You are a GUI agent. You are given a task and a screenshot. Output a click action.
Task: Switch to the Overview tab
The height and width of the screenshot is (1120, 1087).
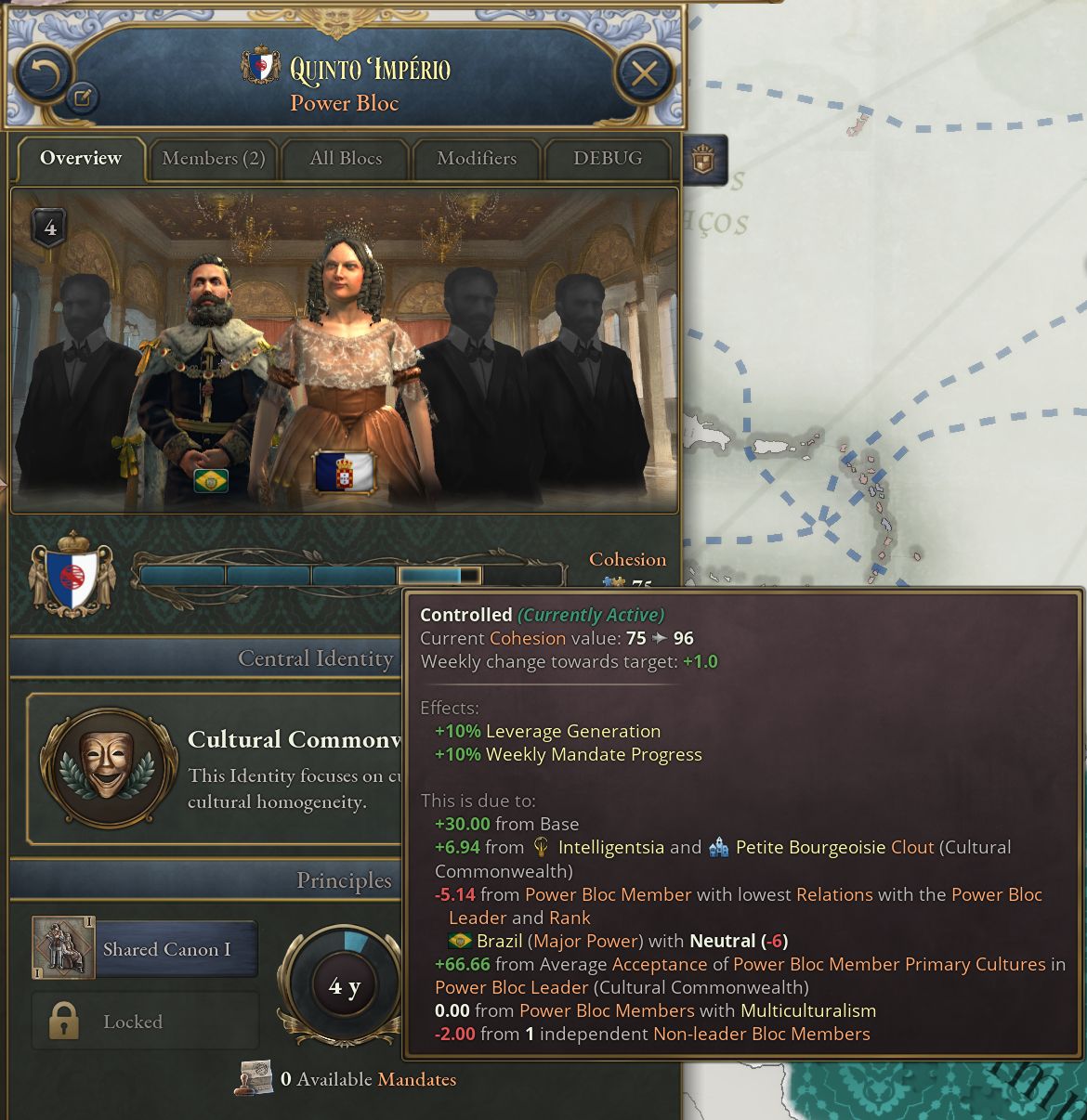coord(81,158)
